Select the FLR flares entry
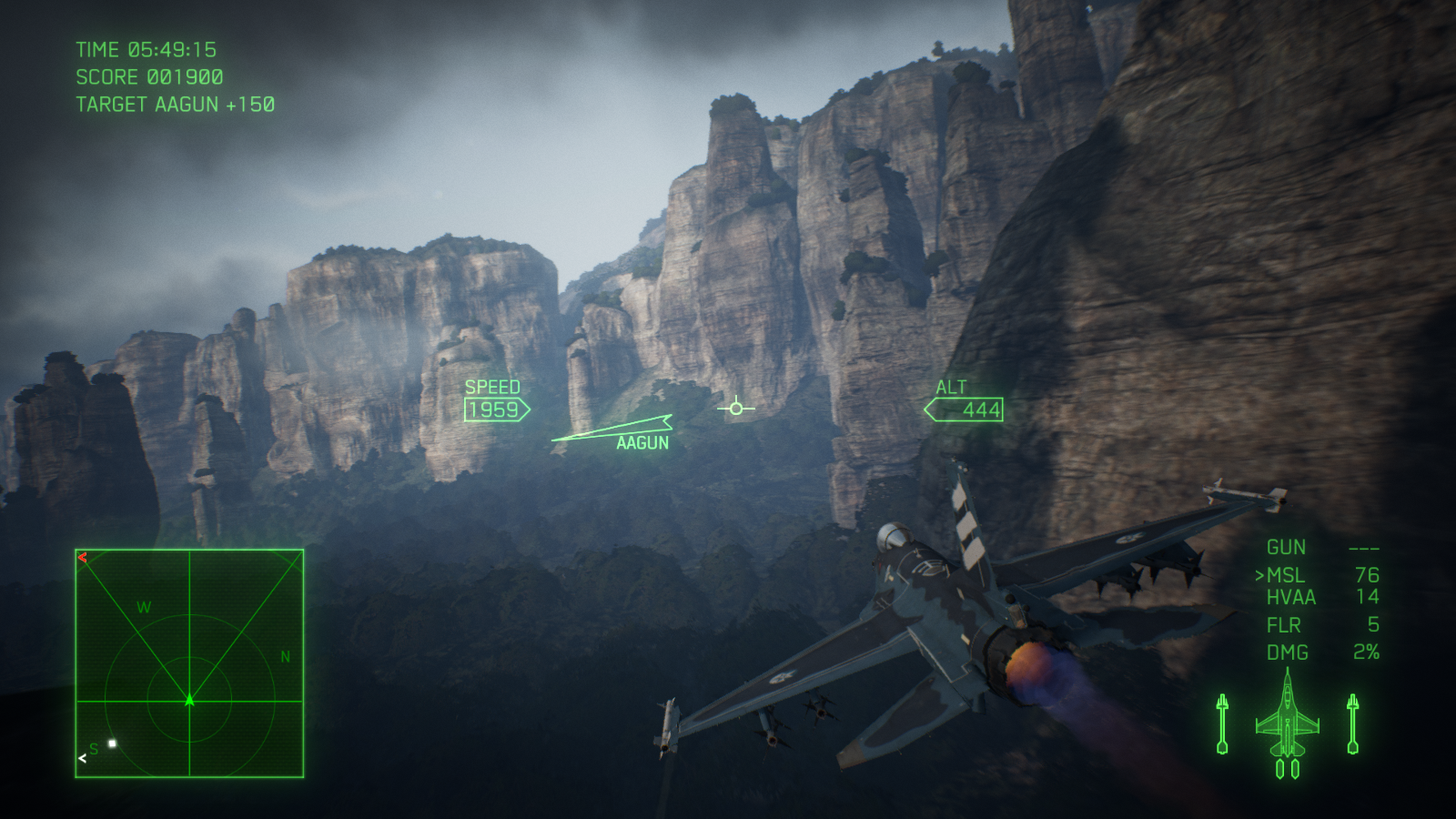Image resolution: width=1456 pixels, height=819 pixels. point(1284,625)
